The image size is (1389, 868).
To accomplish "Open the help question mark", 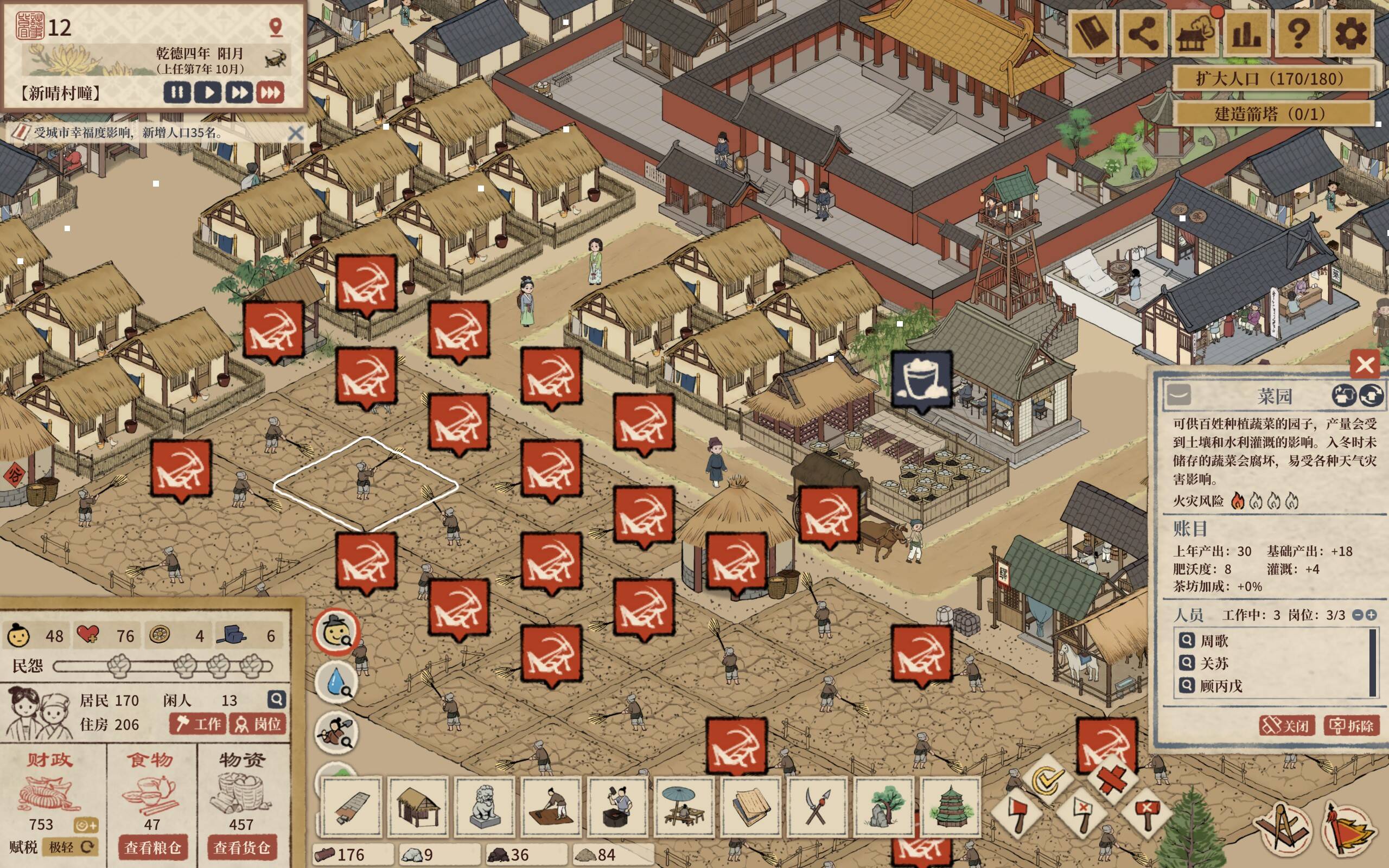I will [1299, 33].
